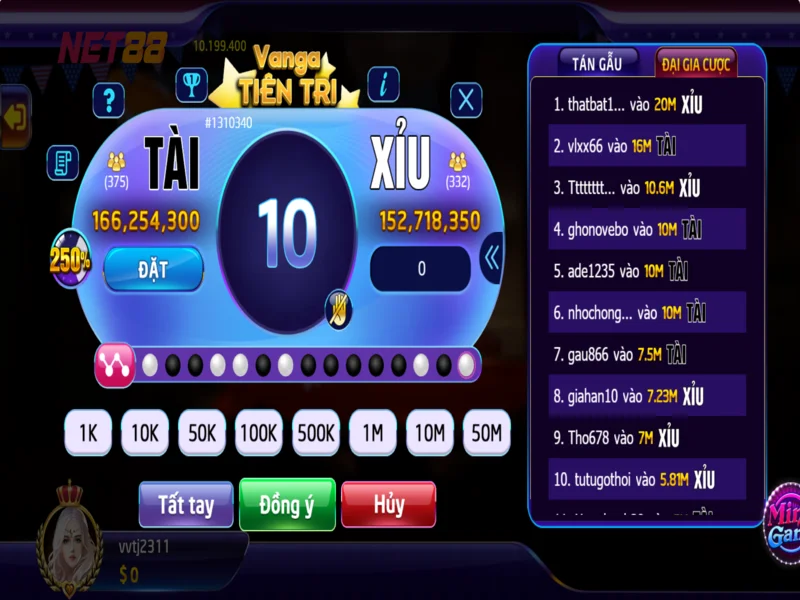Image resolution: width=800 pixels, height=600 pixels.
Task: Go all in with Tất tay
Action: coord(186,505)
